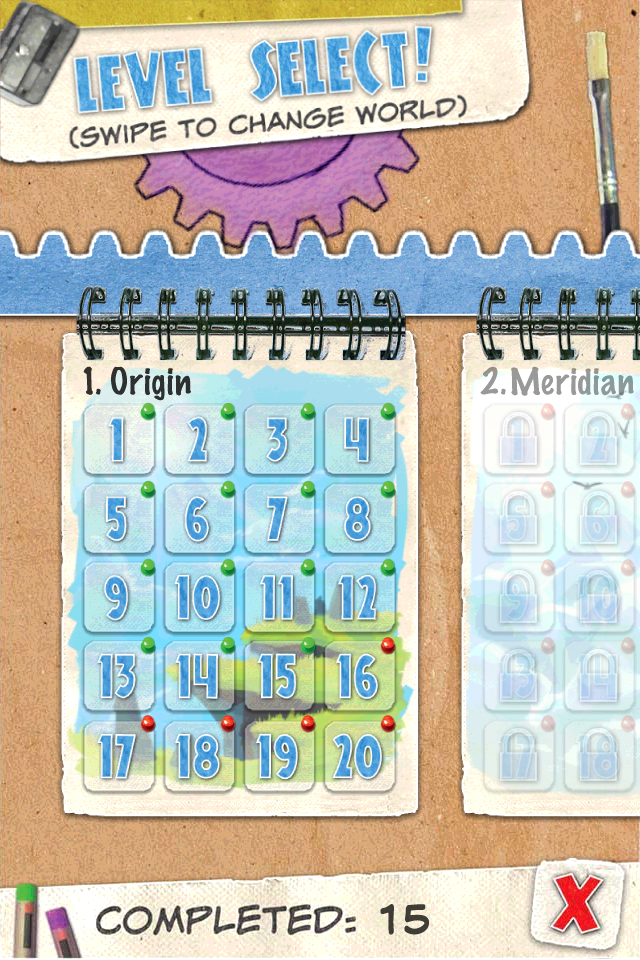The height and width of the screenshot is (960, 640).
Task: Select the level 5 tile
Action: pyautogui.click(x=118, y=519)
